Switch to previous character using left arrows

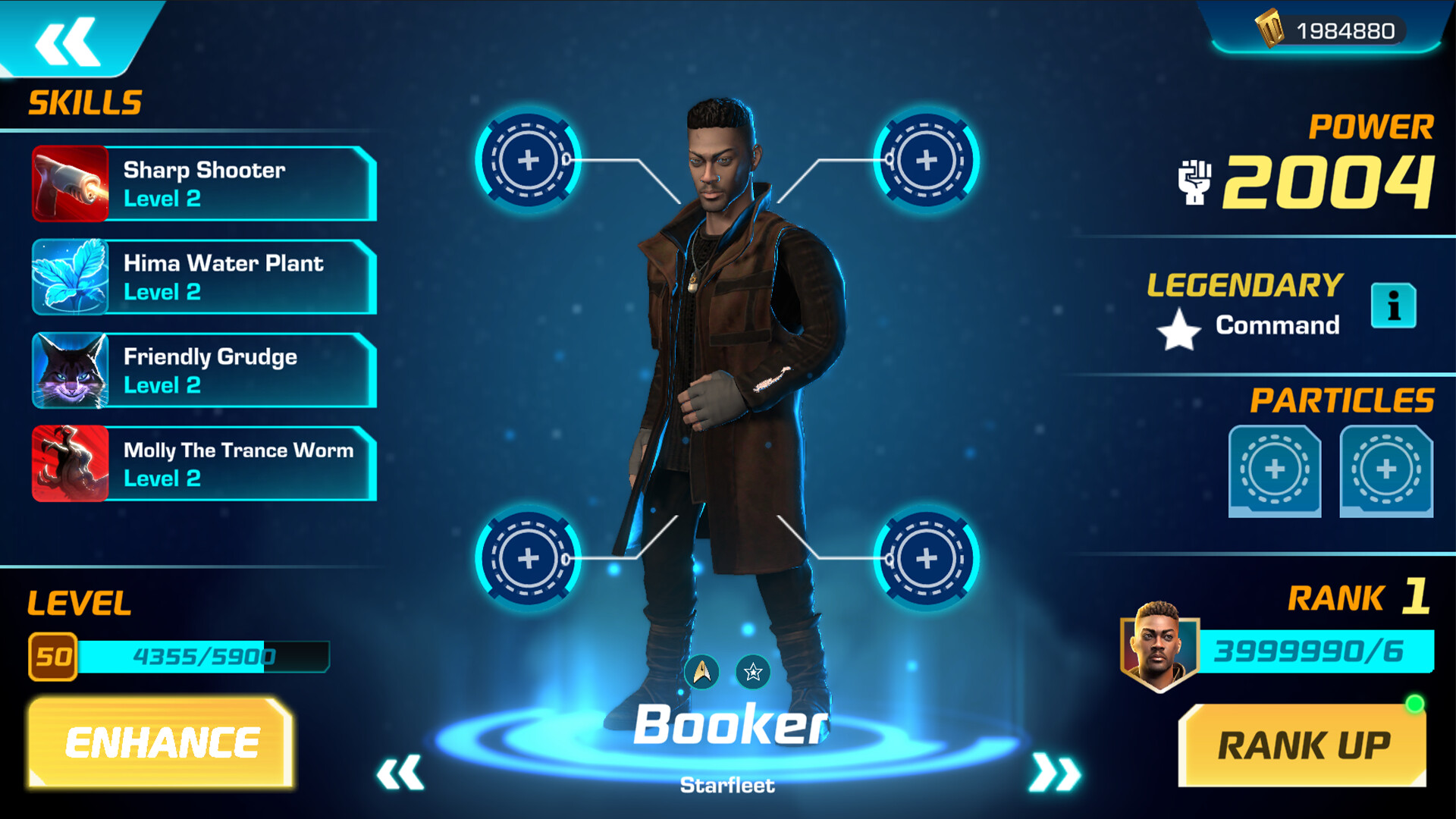(401, 771)
